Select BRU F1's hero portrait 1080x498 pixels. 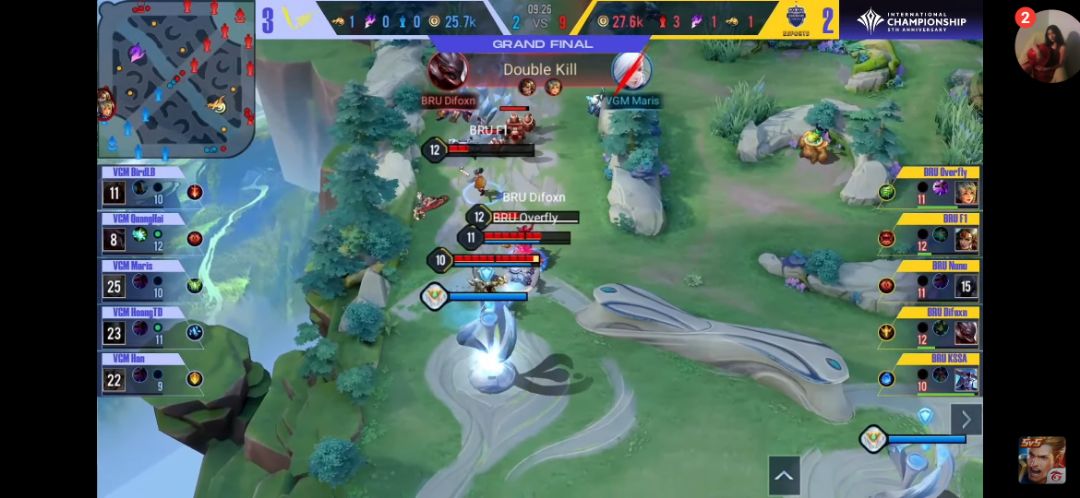965,239
